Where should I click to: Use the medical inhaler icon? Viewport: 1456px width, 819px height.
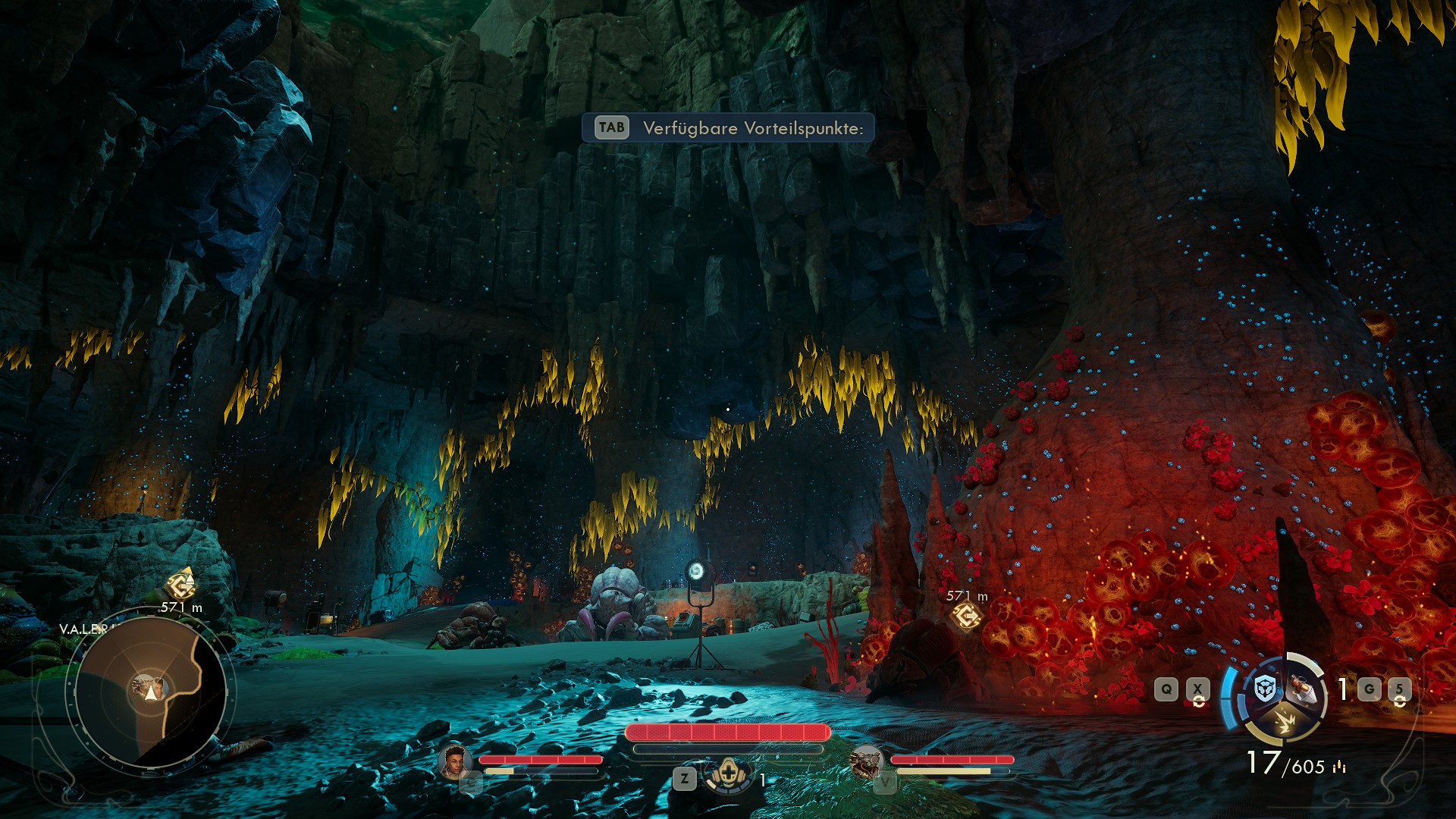click(x=729, y=775)
